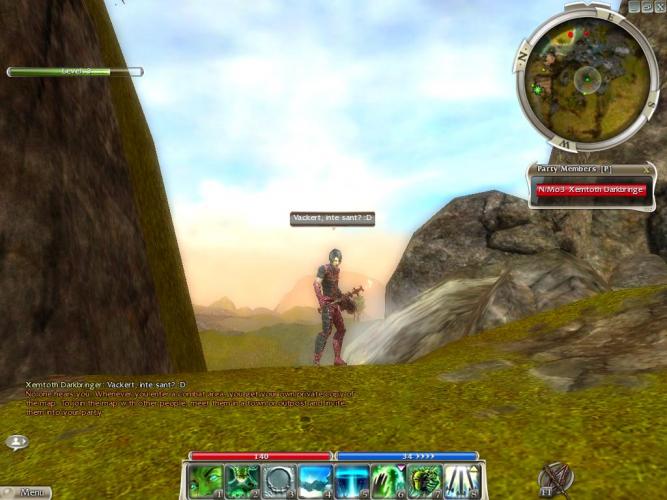Activate skill 5 with the cyan light beam
Image resolution: width=667 pixels, height=500 pixels.
coord(351,480)
